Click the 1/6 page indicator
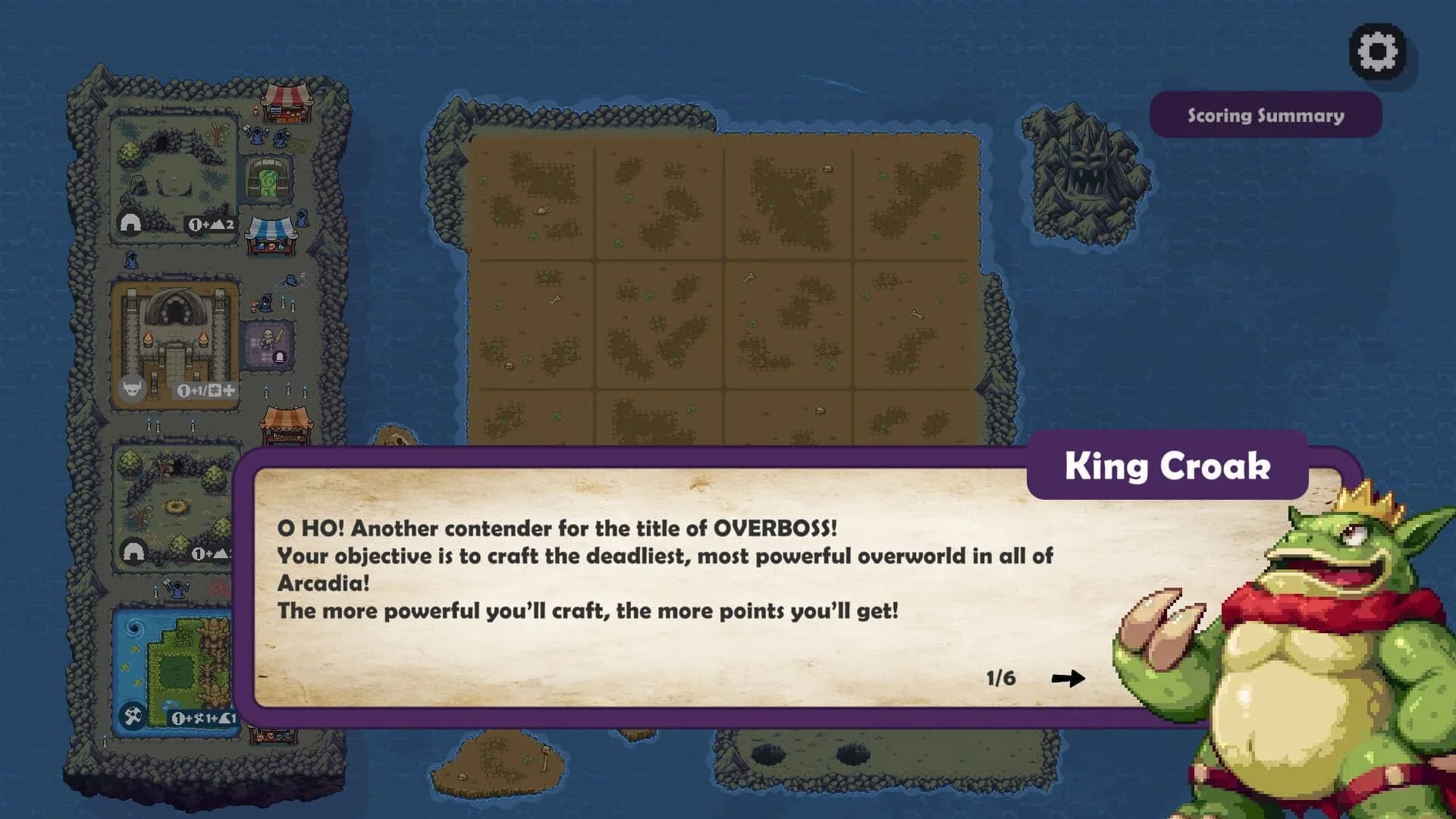 (1000, 678)
